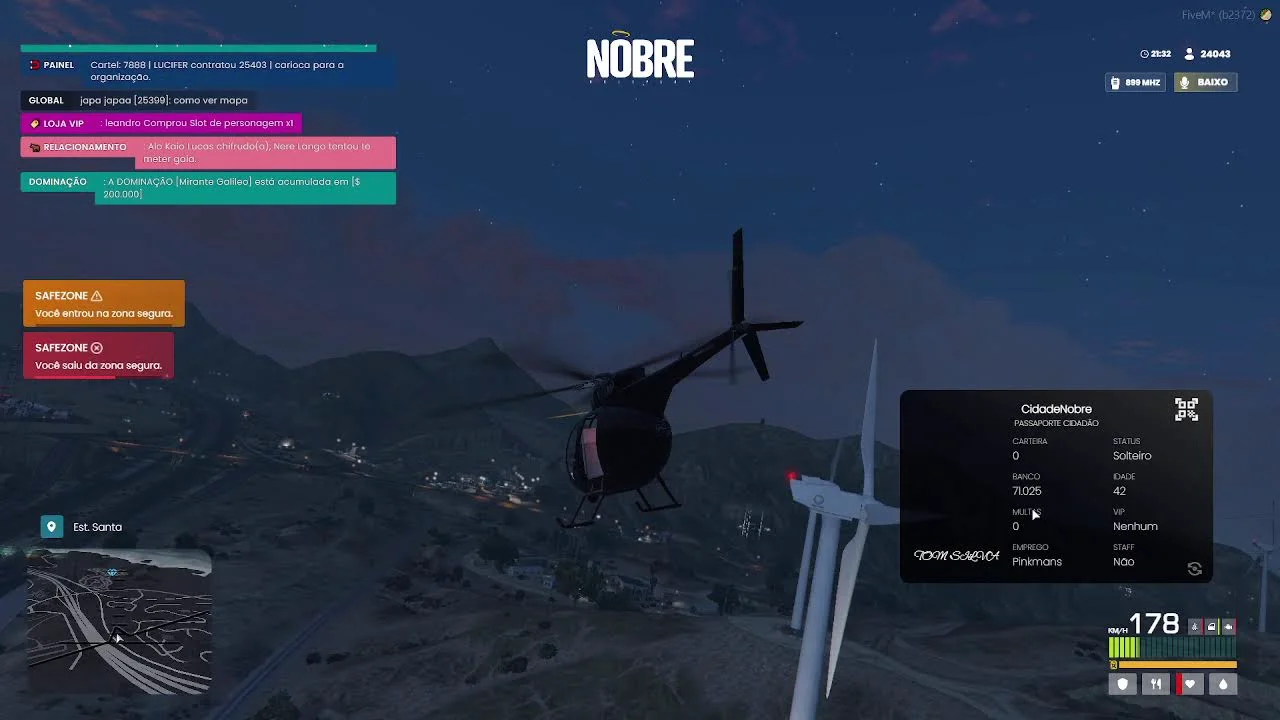The height and width of the screenshot is (720, 1280).
Task: Click the NOBRE server logo
Action: 640,60
